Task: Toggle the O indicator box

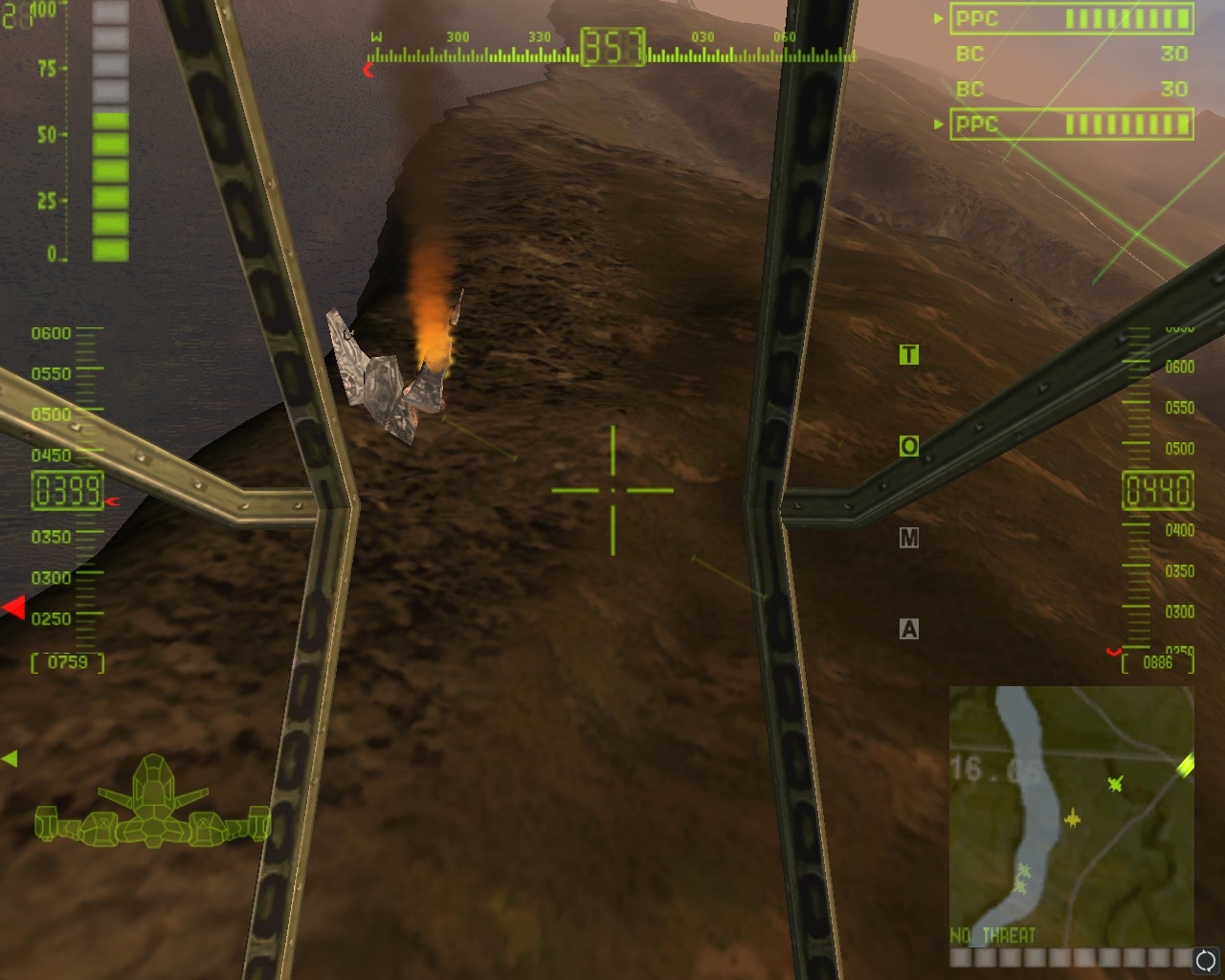Action: [908, 446]
